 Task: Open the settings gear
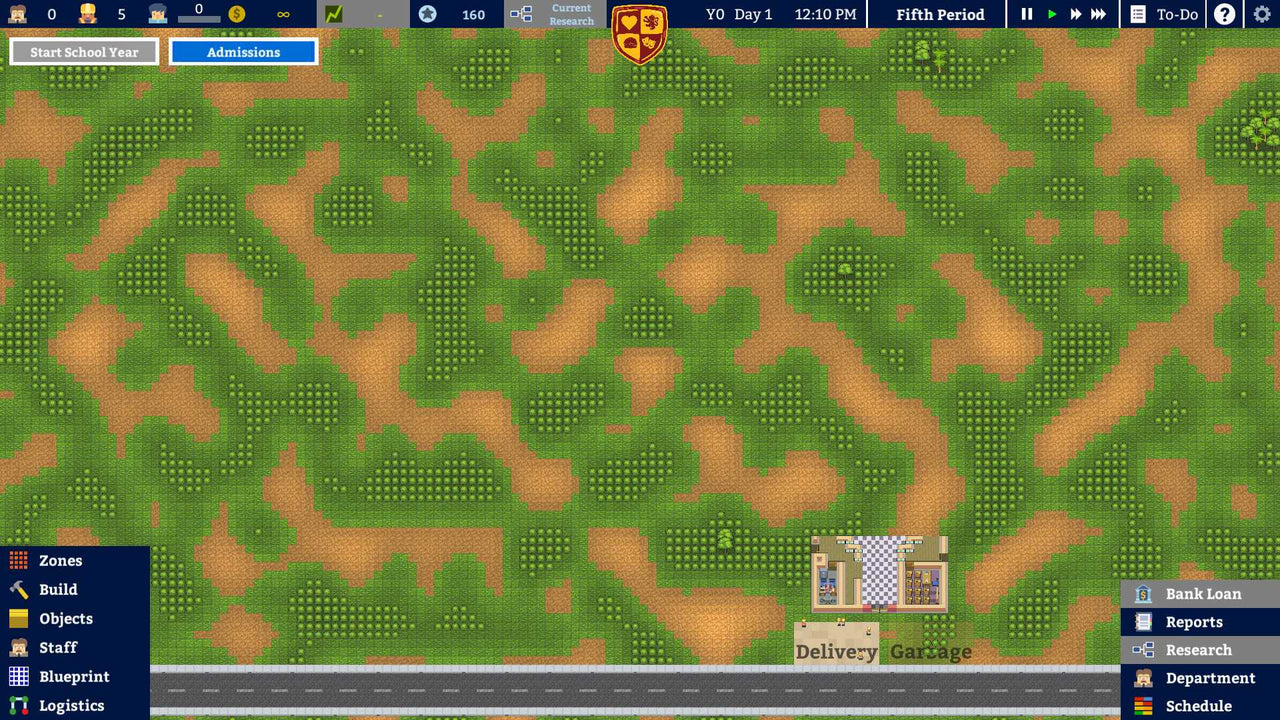1261,14
